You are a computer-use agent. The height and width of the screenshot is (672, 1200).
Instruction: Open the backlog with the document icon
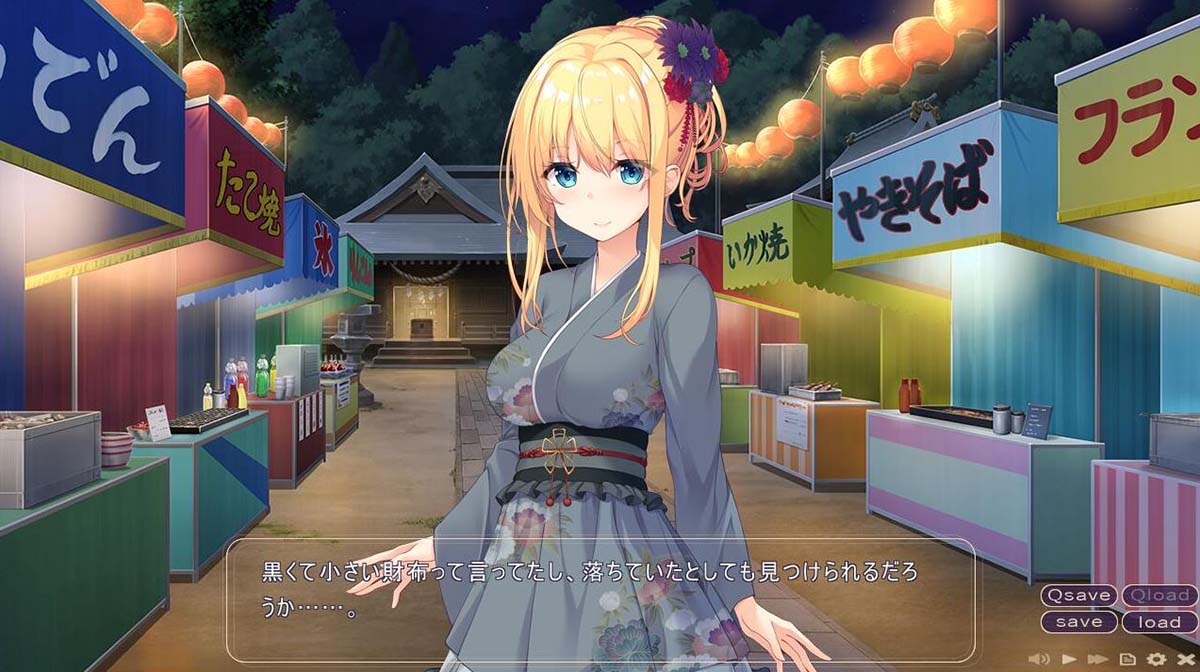[x=1127, y=658]
